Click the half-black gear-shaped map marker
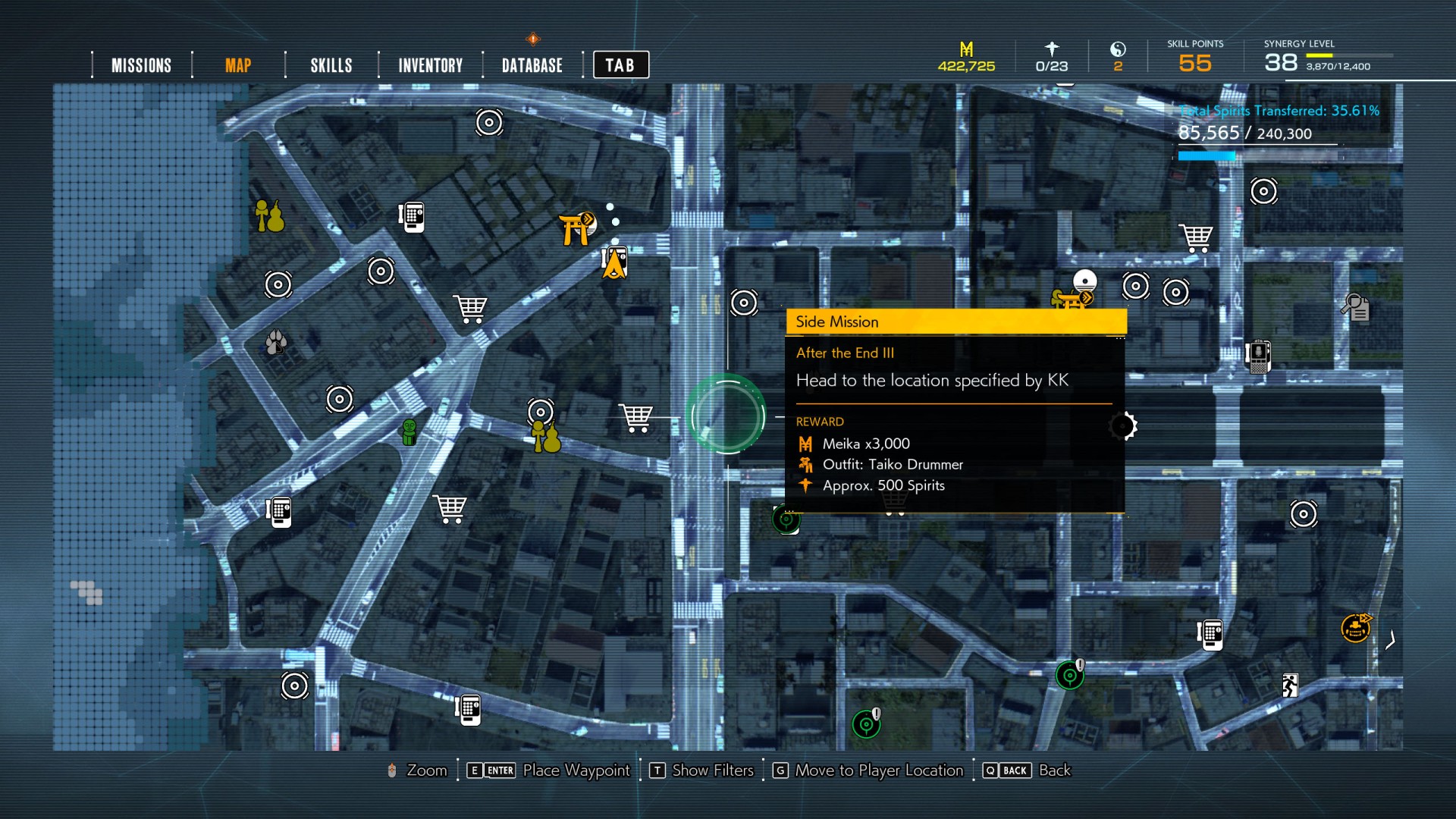Screen dimensions: 1456x819 [1123, 426]
